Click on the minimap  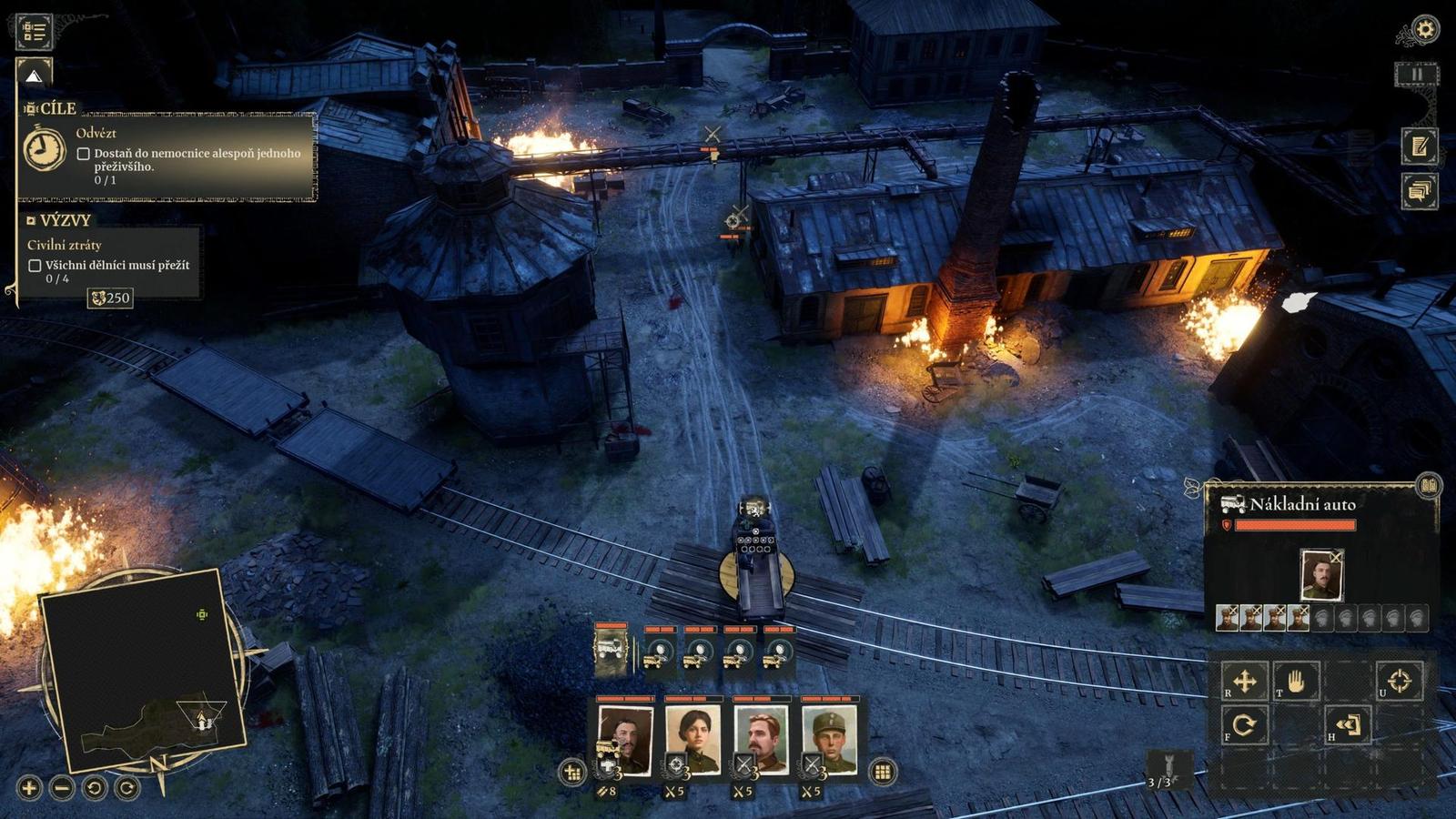tap(141, 669)
